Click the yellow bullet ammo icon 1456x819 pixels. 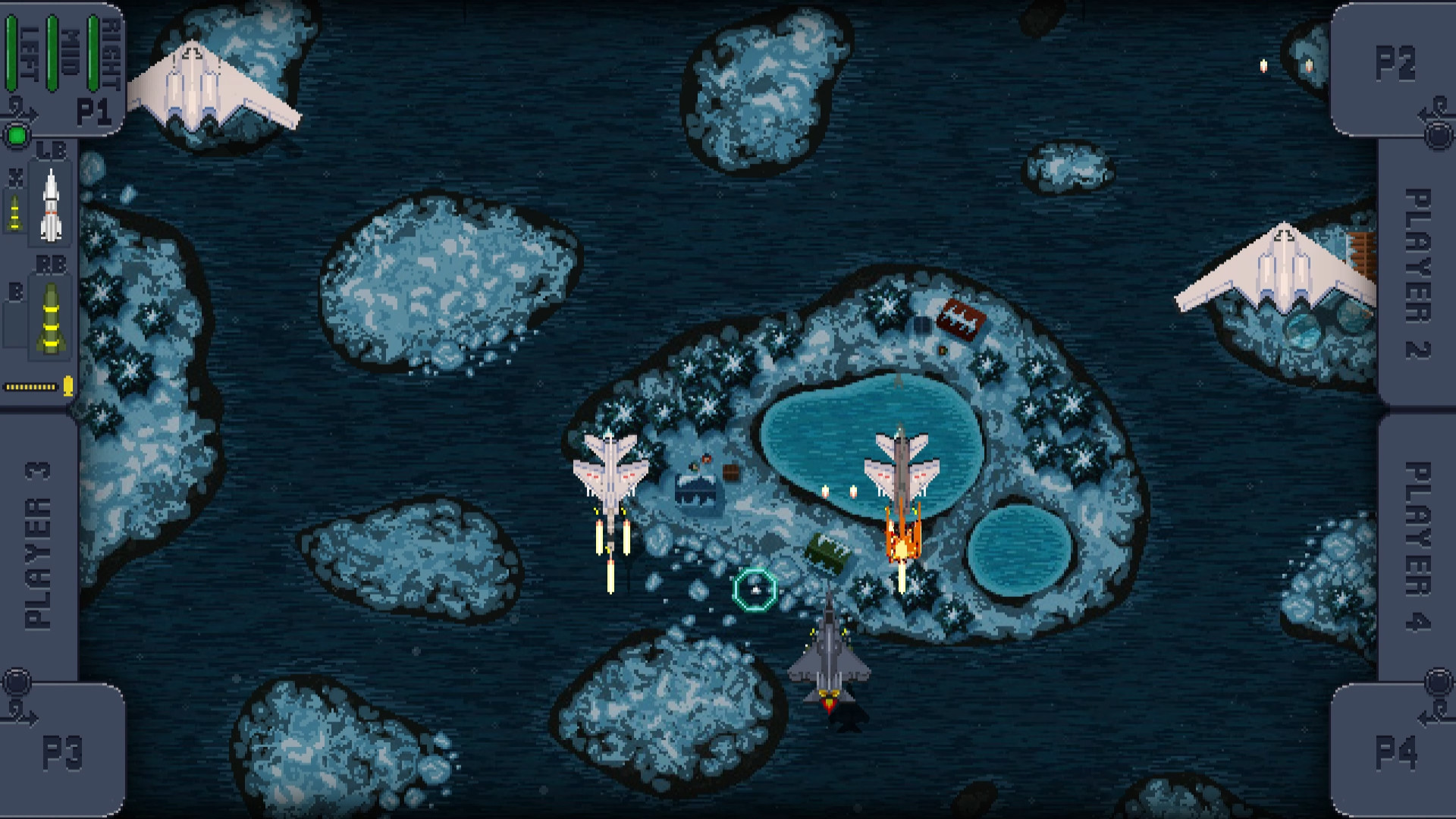[68, 385]
